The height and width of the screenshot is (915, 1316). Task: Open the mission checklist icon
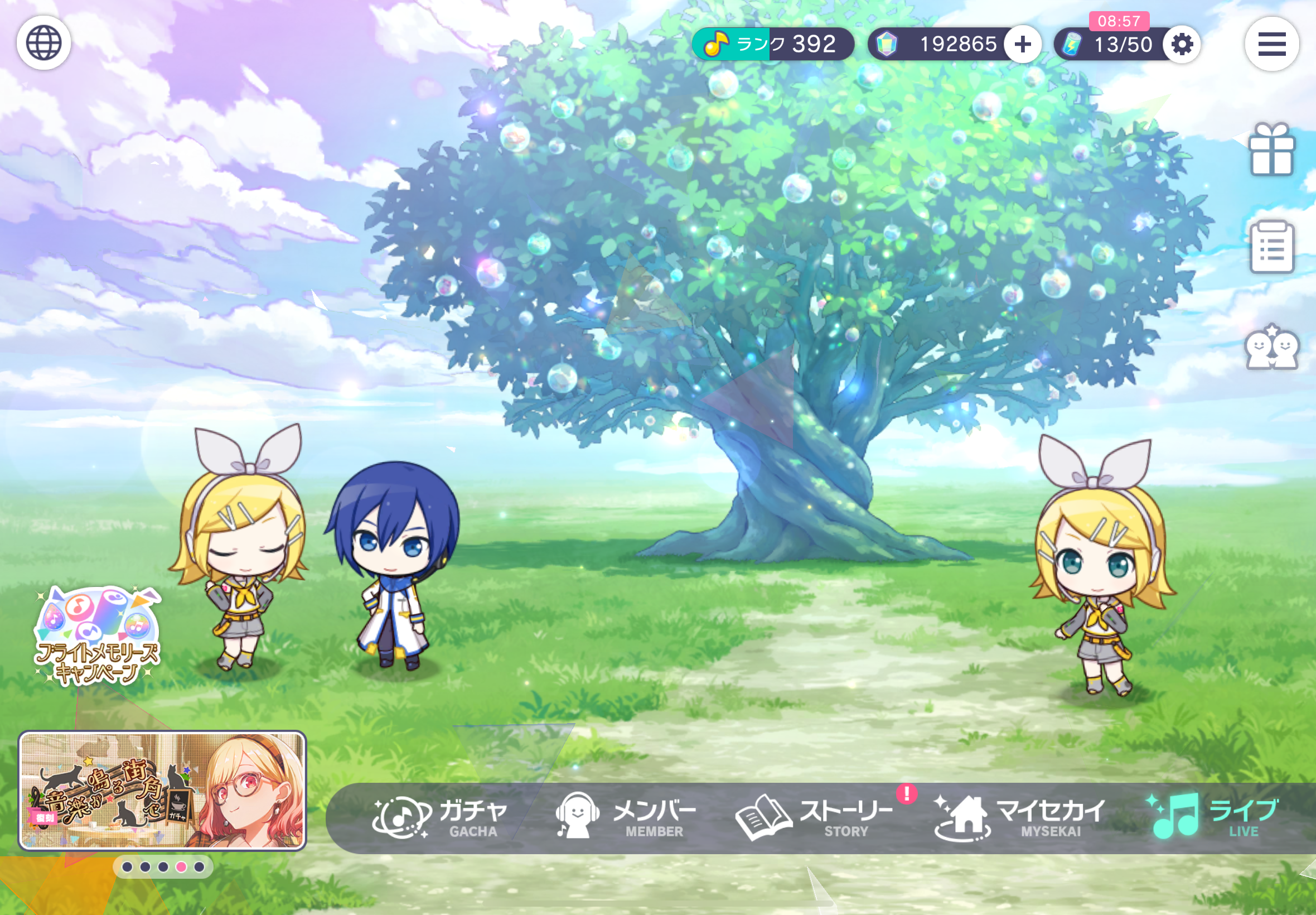(1271, 247)
